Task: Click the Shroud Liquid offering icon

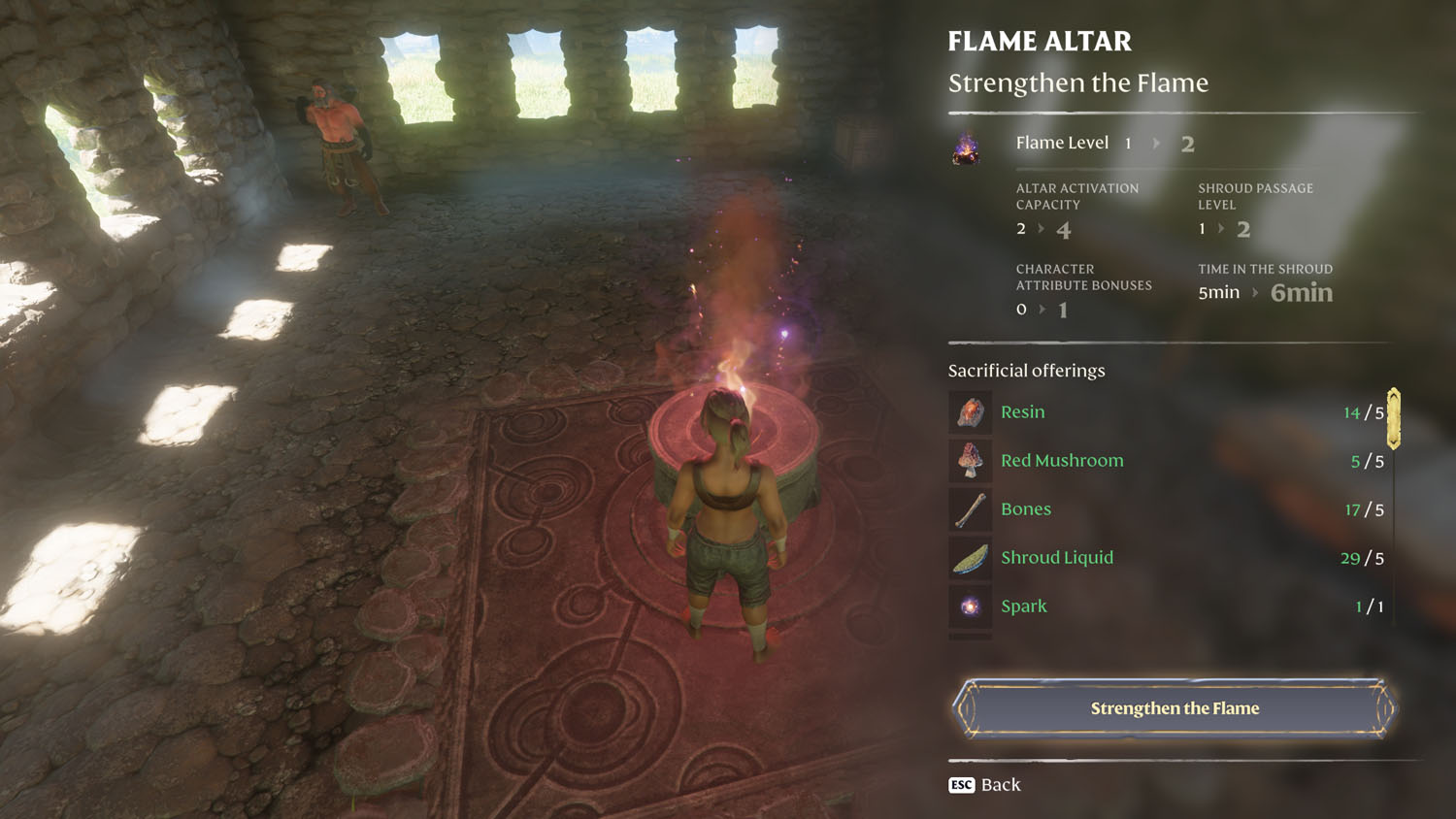Action: pyautogui.click(x=968, y=557)
